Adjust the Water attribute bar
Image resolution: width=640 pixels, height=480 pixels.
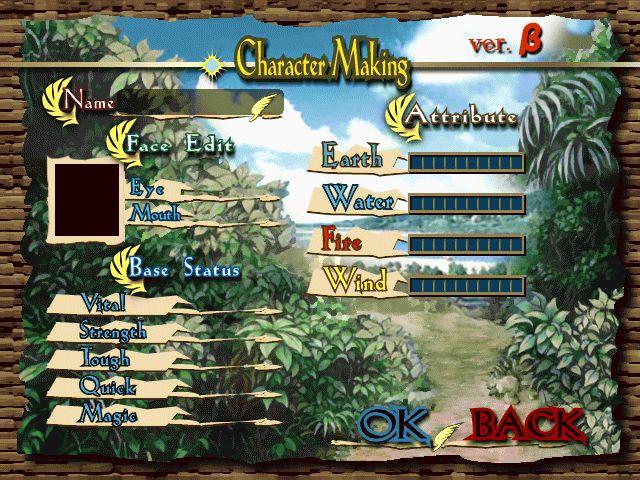click(466, 203)
